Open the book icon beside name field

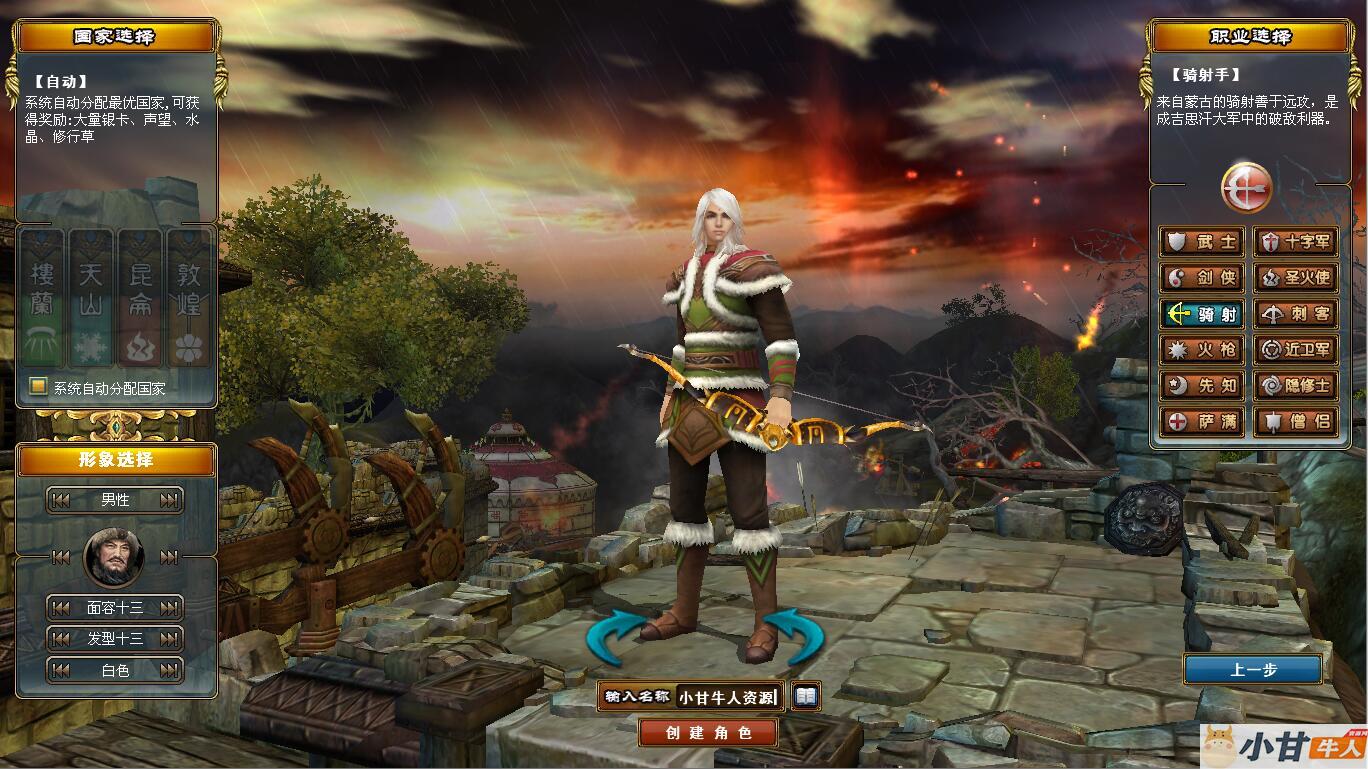tap(806, 696)
